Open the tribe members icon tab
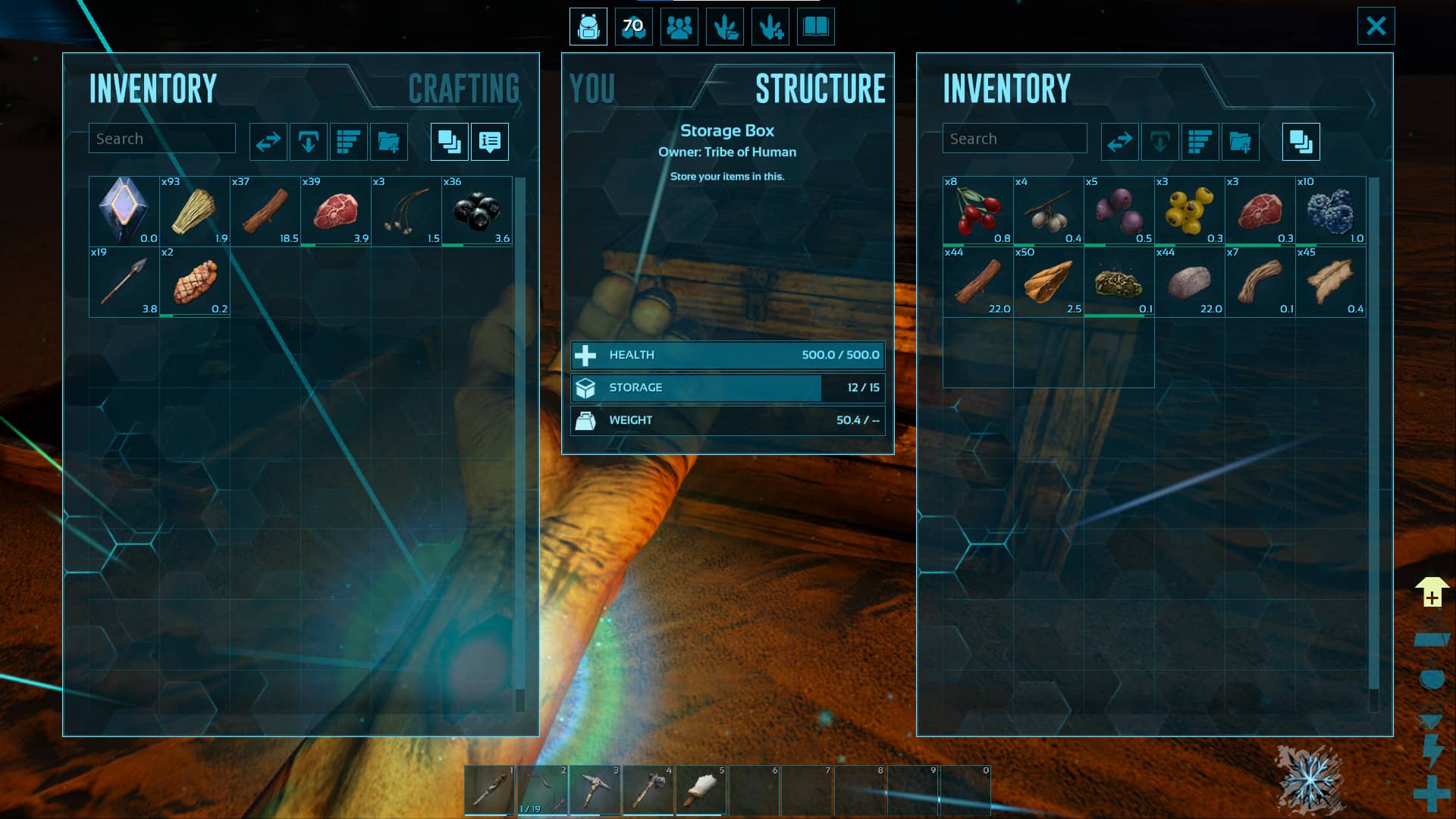The height and width of the screenshot is (819, 1456). 679,27
